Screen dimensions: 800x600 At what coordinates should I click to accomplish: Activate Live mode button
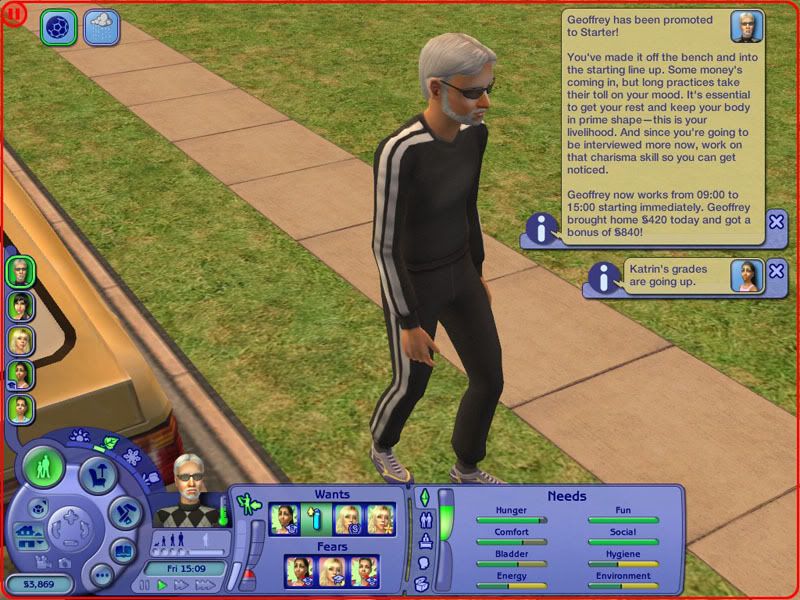click(x=43, y=468)
